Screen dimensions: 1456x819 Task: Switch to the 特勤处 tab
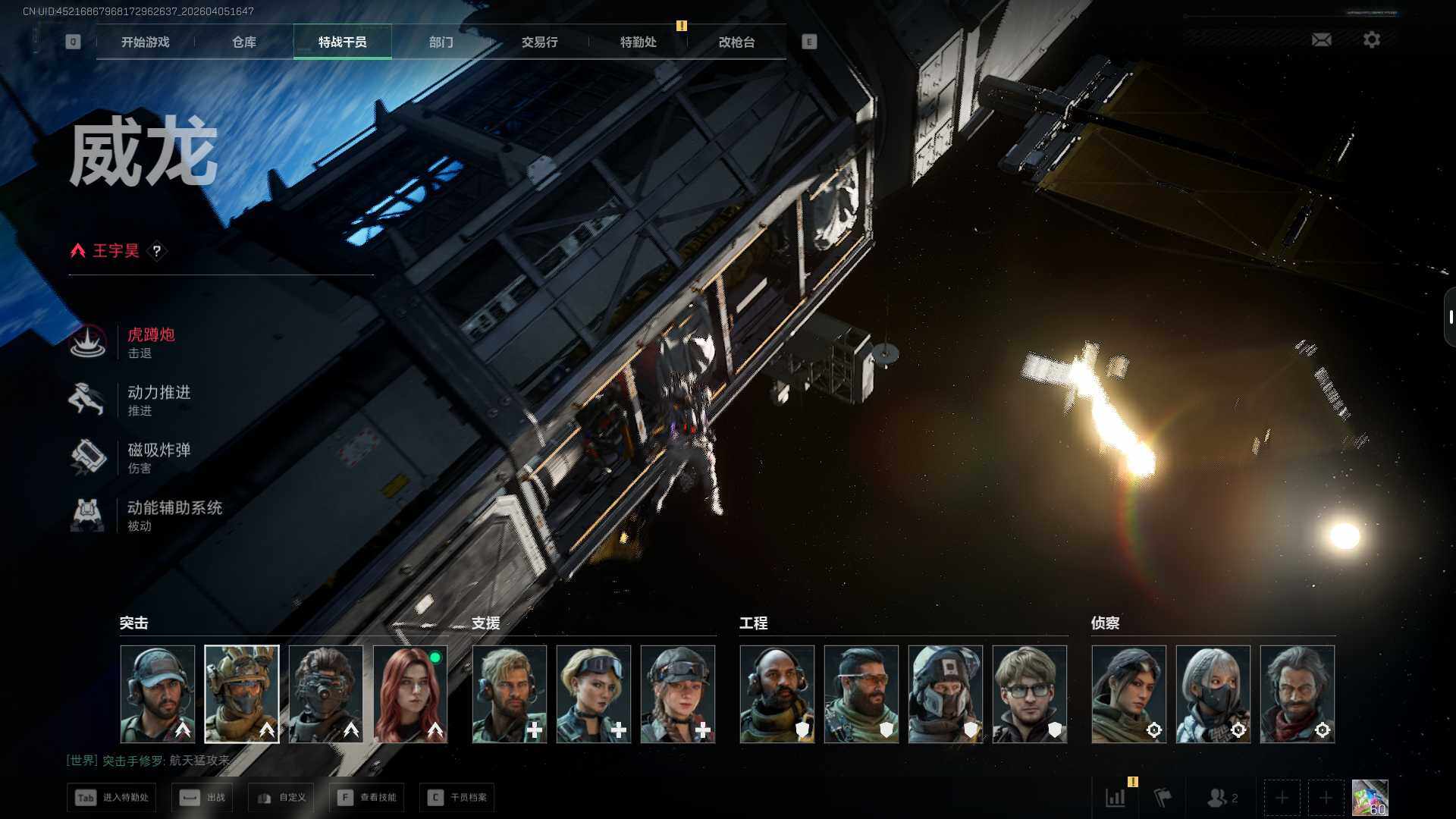point(638,42)
